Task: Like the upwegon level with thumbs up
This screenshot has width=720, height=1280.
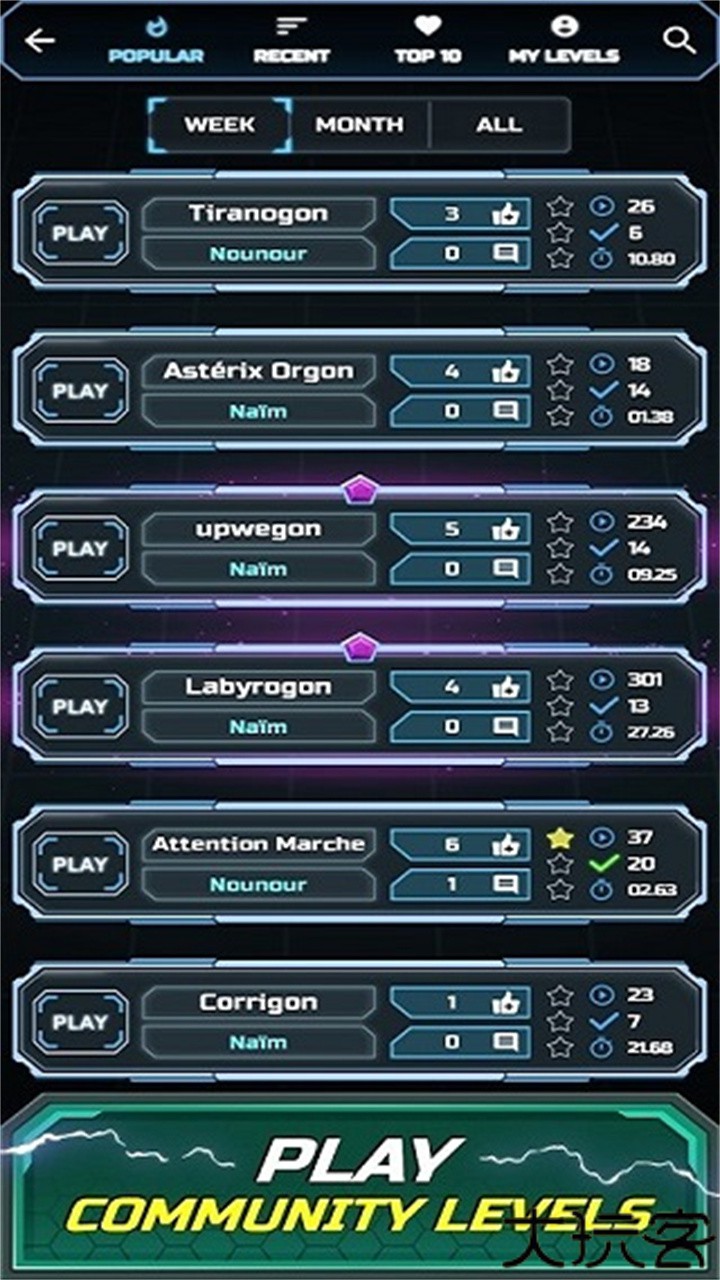Action: coord(505,529)
